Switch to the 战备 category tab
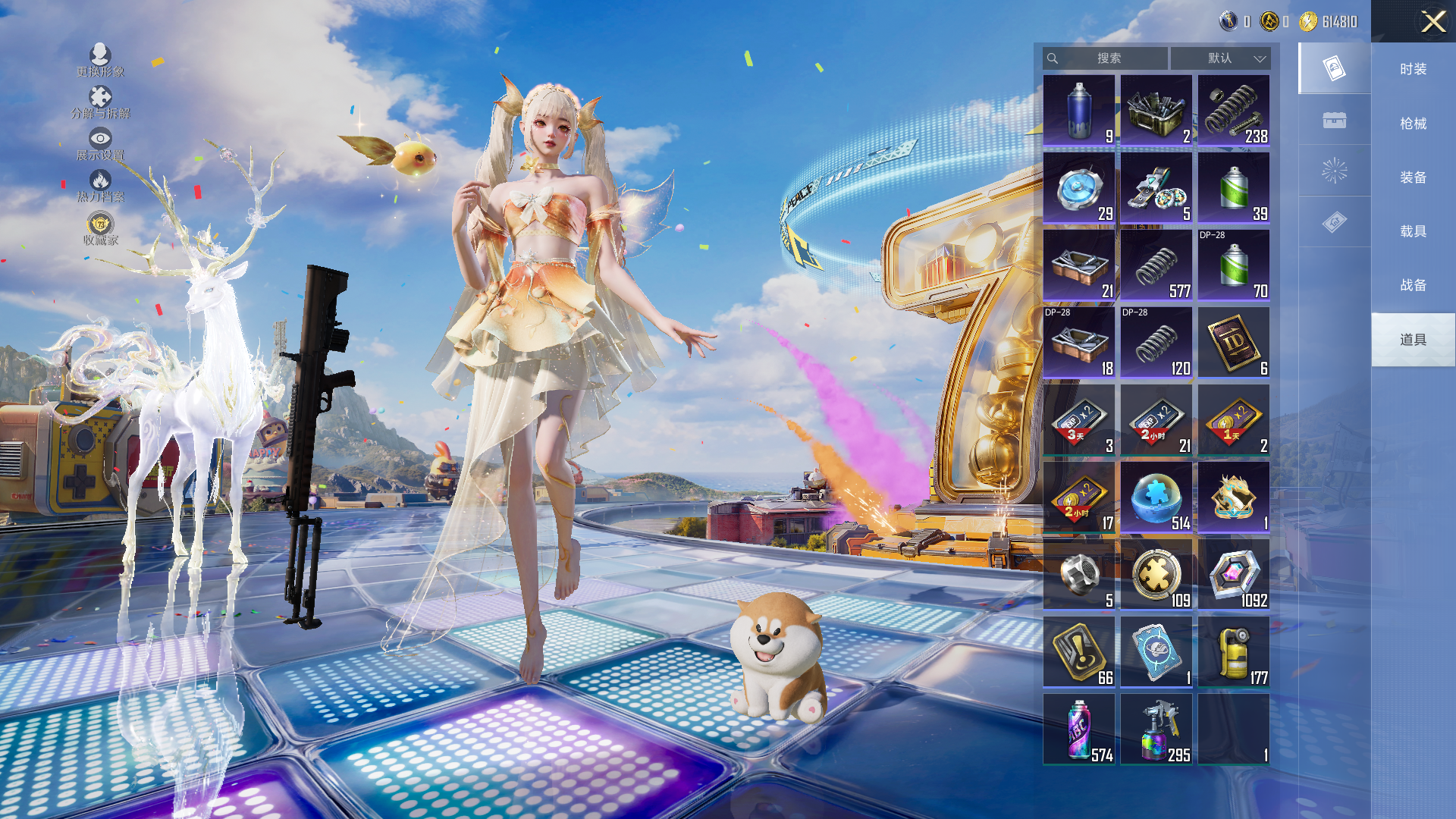Viewport: 1456px width, 819px height. click(x=1413, y=285)
